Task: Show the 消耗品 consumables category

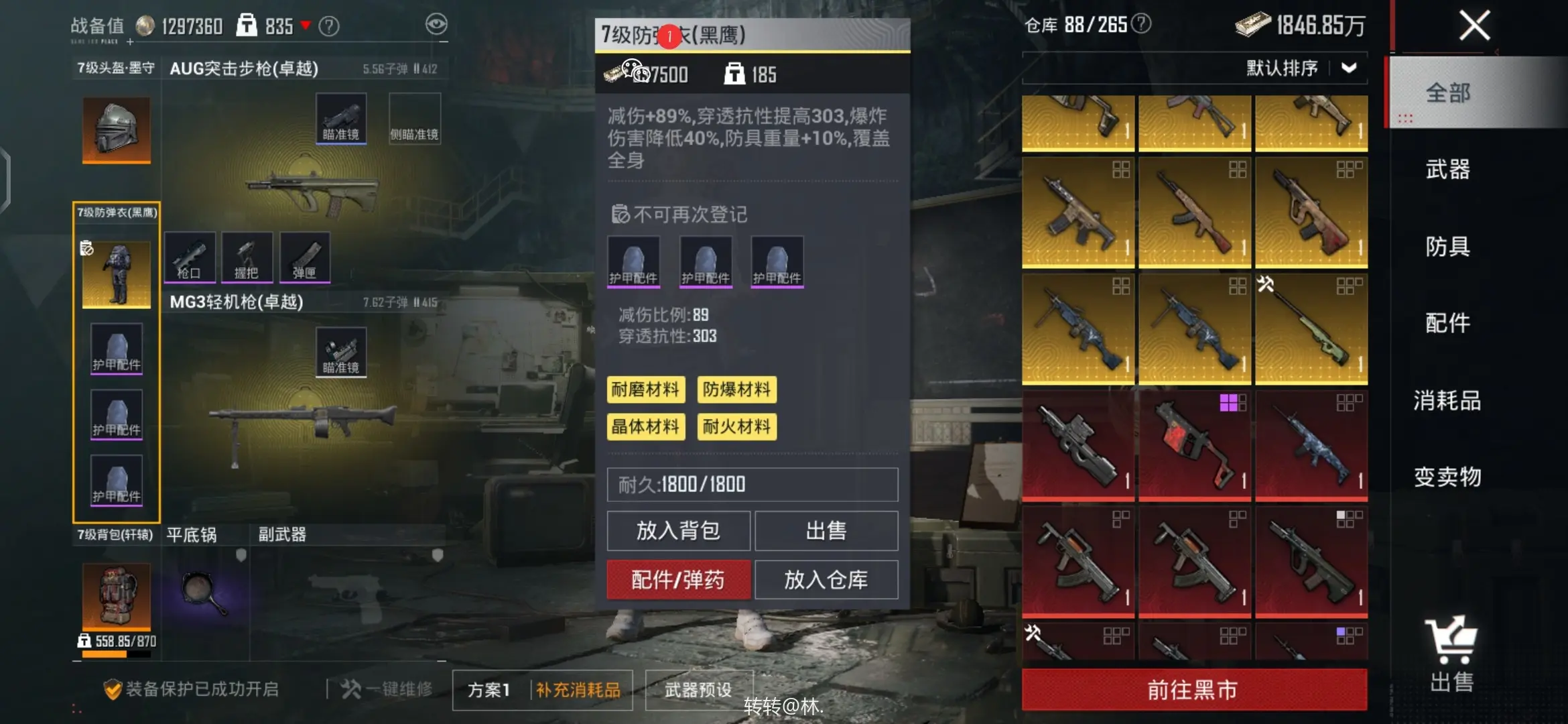Action: pyautogui.click(x=1447, y=400)
